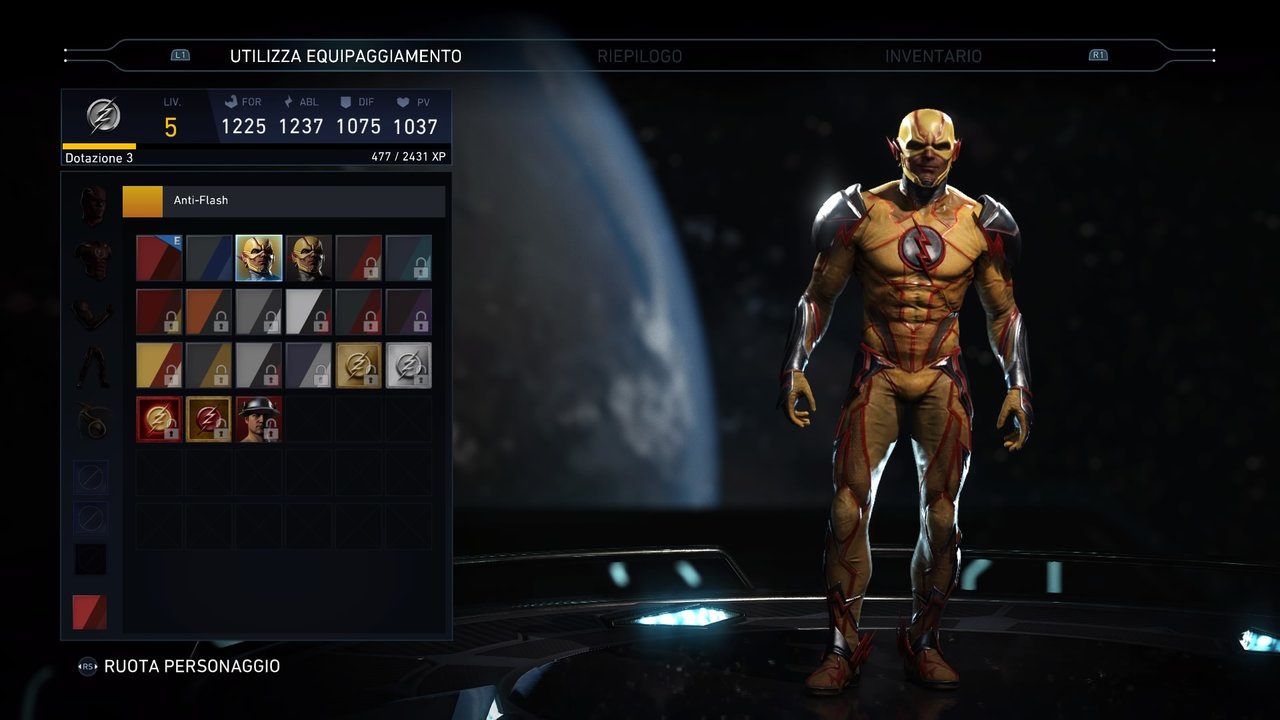Open the head gear slot
The image size is (1280, 720).
pyautogui.click(x=92, y=205)
